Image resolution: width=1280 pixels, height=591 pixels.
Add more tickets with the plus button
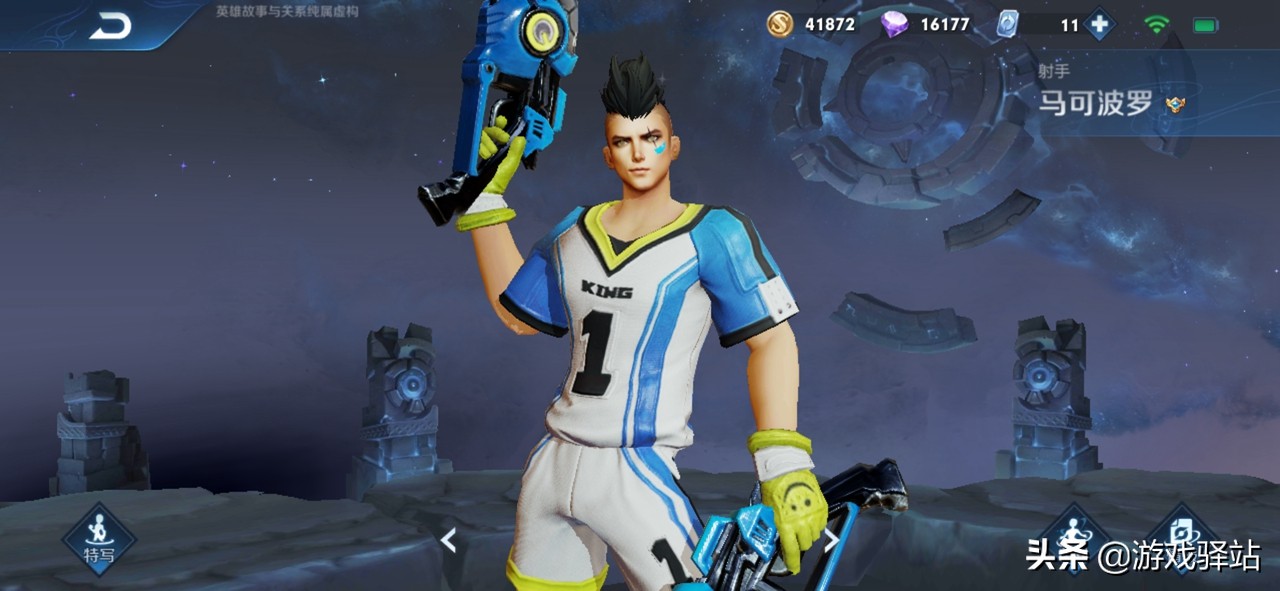tap(1100, 24)
